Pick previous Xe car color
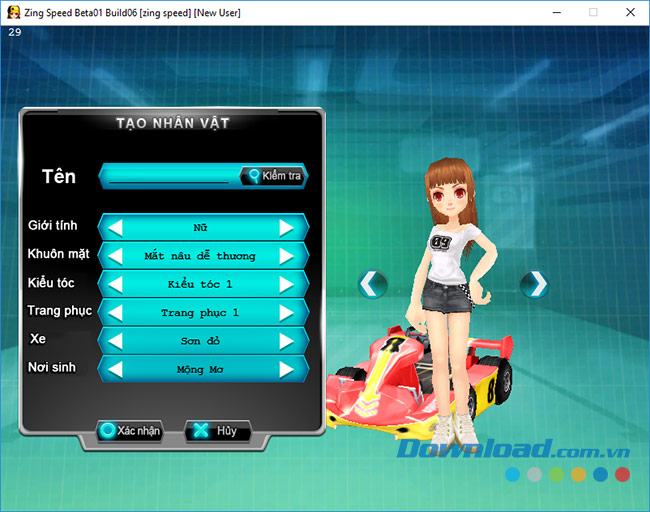The image size is (650, 512). pyautogui.click(x=115, y=341)
